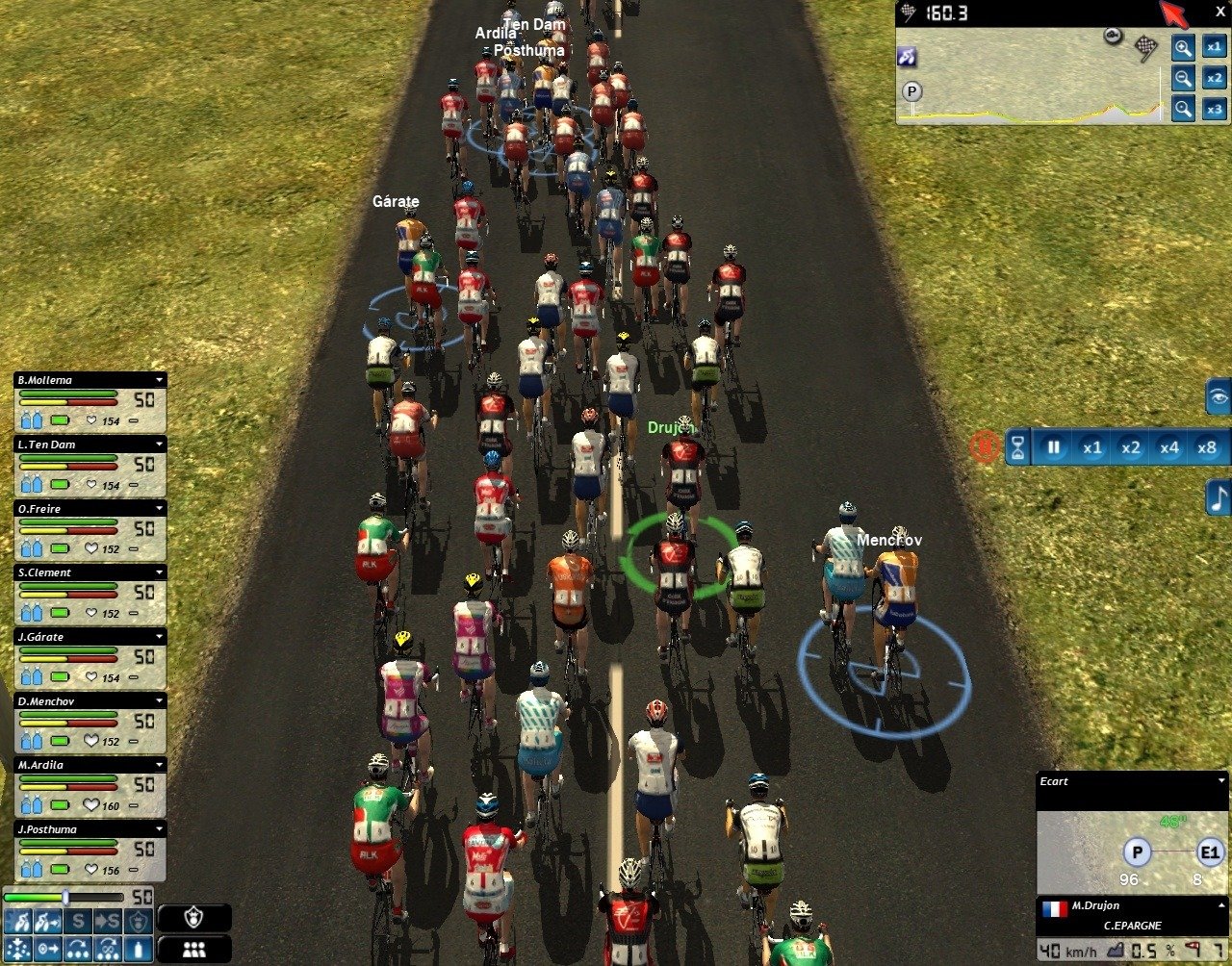Open the Ecart gap panel dropdown
The width and height of the screenshot is (1232, 966).
click(x=1221, y=780)
